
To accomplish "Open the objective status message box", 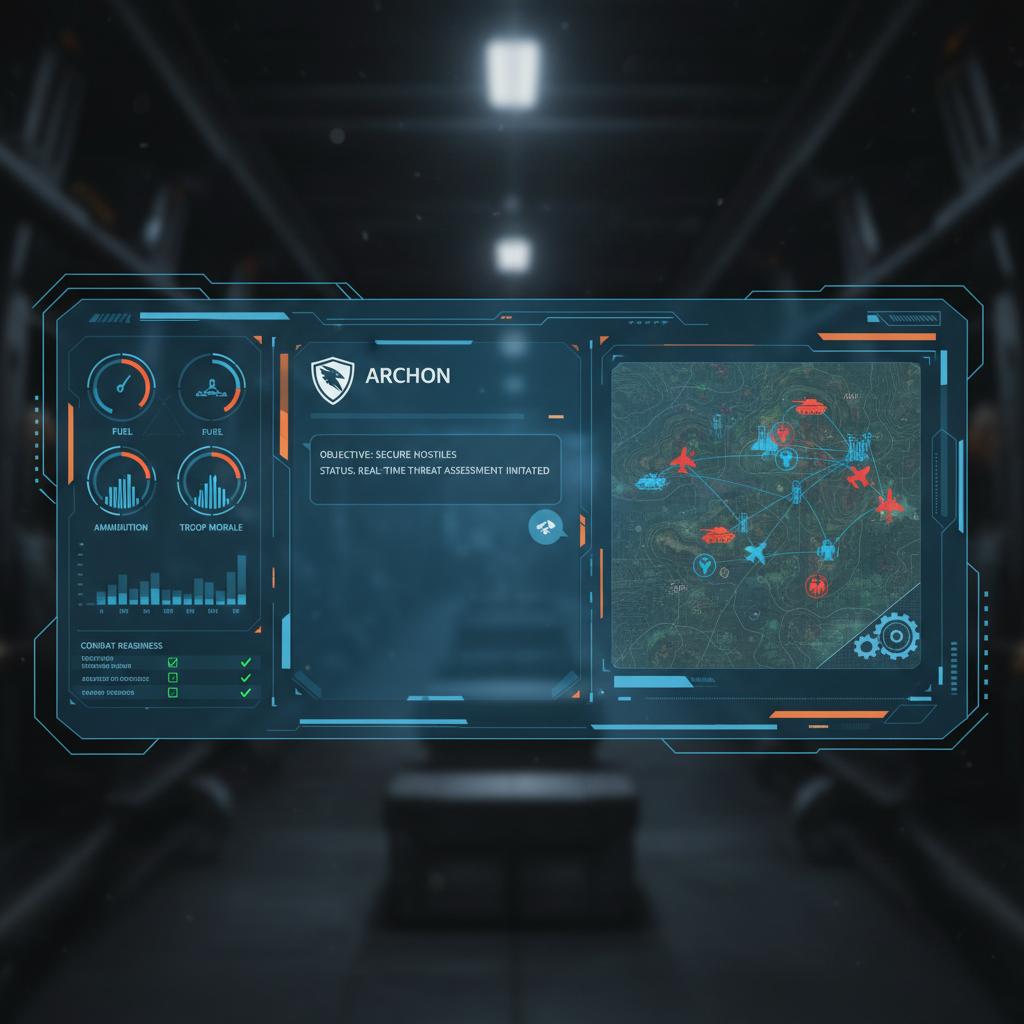I will [x=434, y=469].
